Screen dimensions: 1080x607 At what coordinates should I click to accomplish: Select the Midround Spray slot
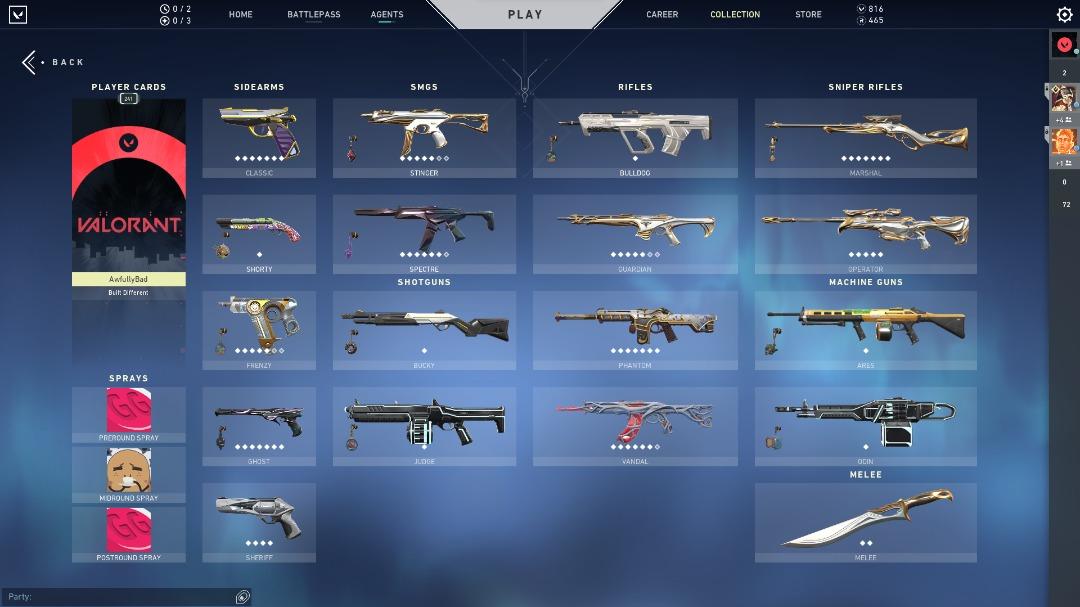(x=129, y=472)
